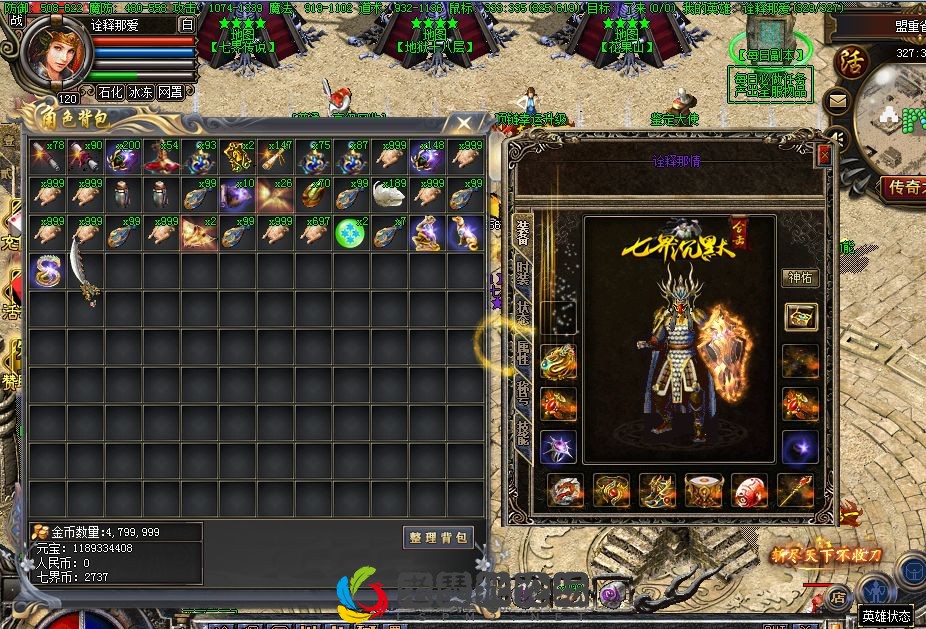The width and height of the screenshot is (926, 629).
Task: Open the treasure chest icon in equipment panel
Action: (x=800, y=317)
